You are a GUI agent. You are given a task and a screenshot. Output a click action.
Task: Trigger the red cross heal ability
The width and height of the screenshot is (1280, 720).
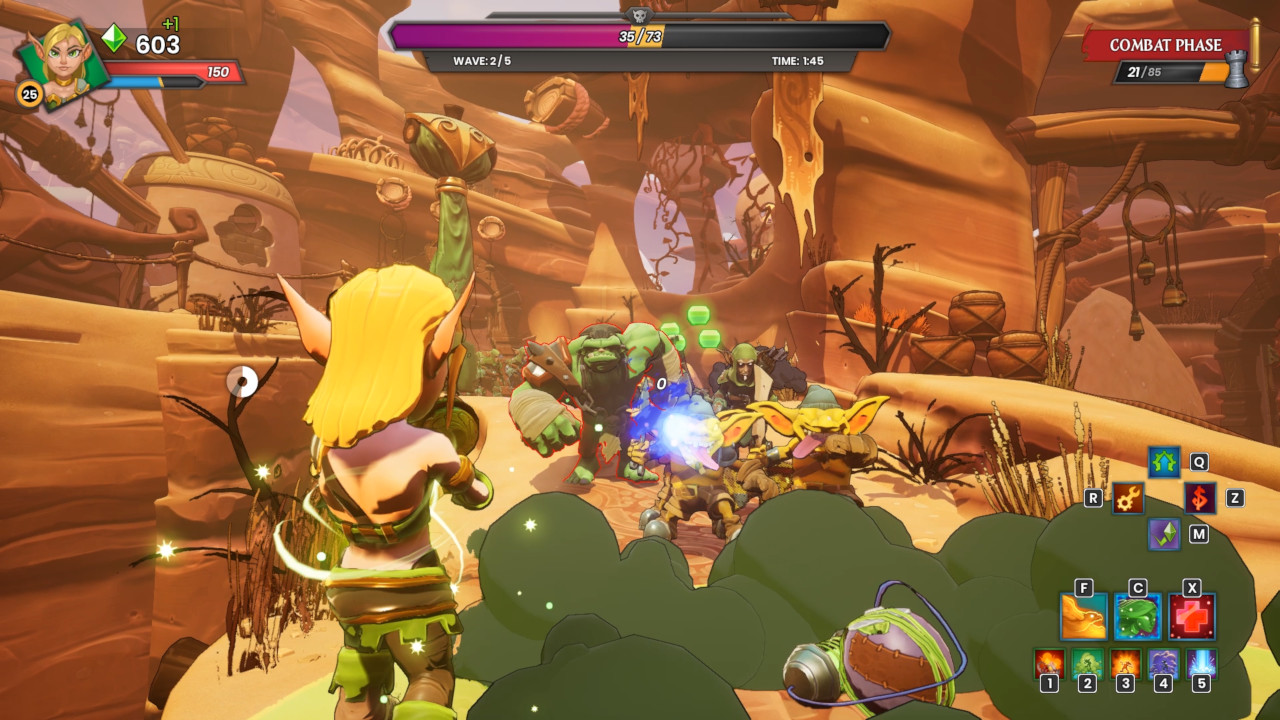click(x=1192, y=616)
